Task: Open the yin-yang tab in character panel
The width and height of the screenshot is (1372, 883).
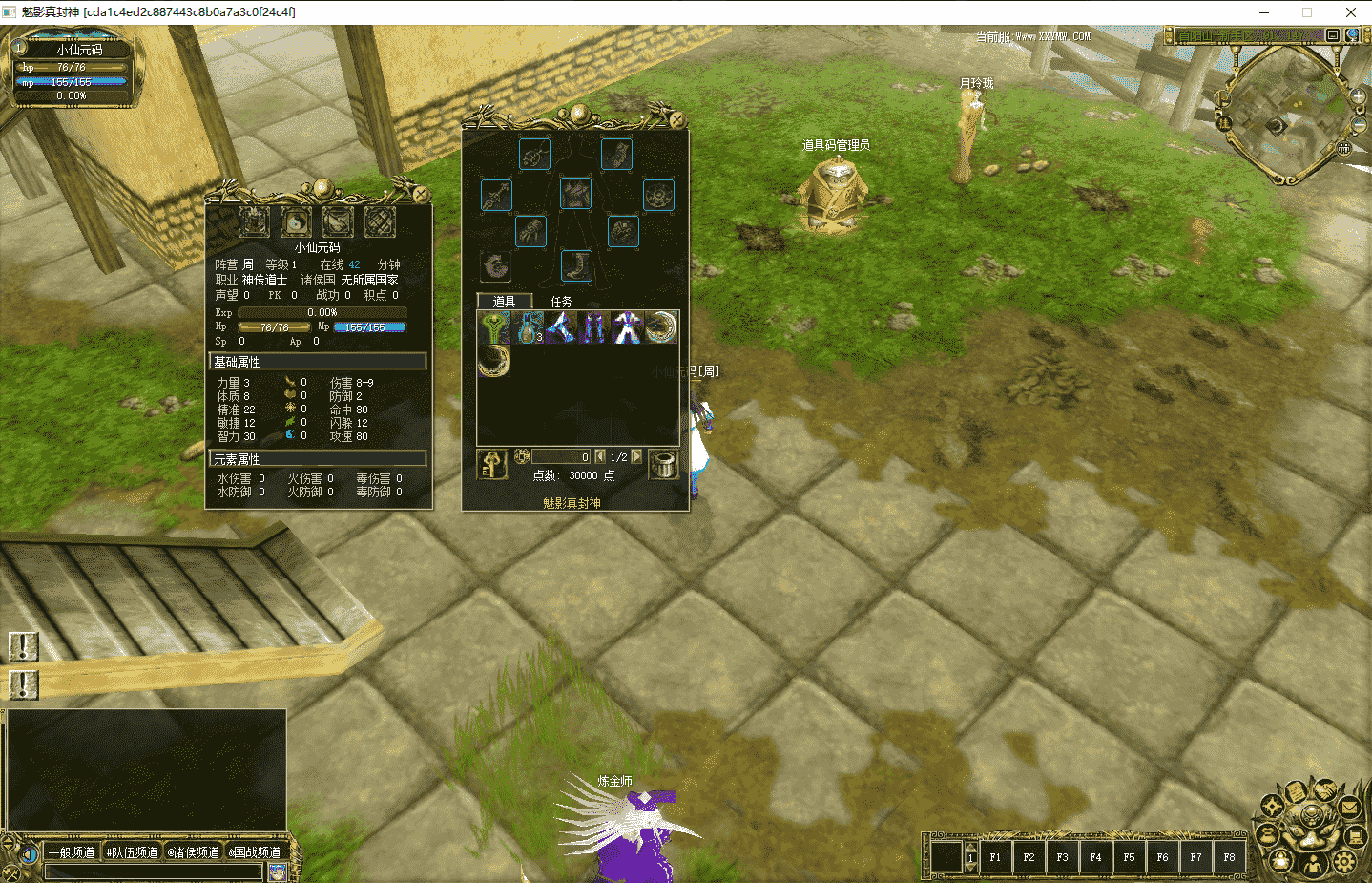Action: tap(296, 222)
